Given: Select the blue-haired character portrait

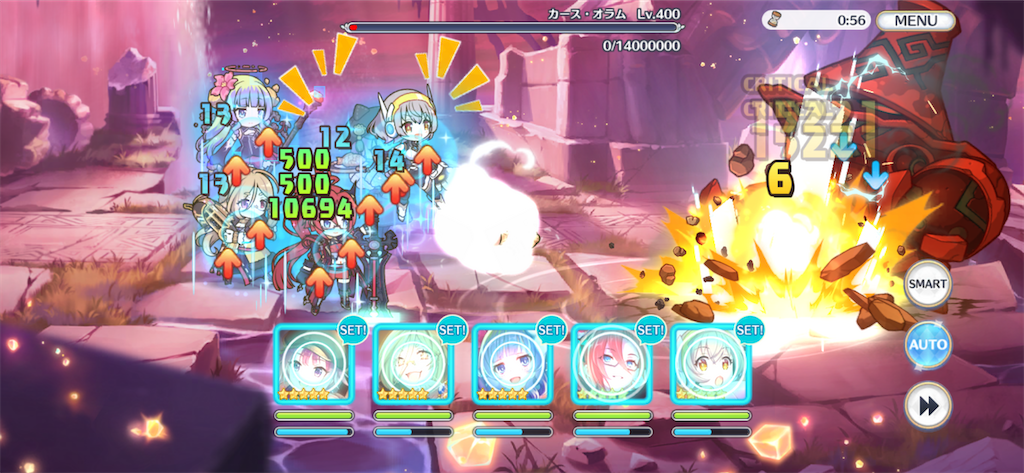Looking at the screenshot, I should (x=512, y=365).
